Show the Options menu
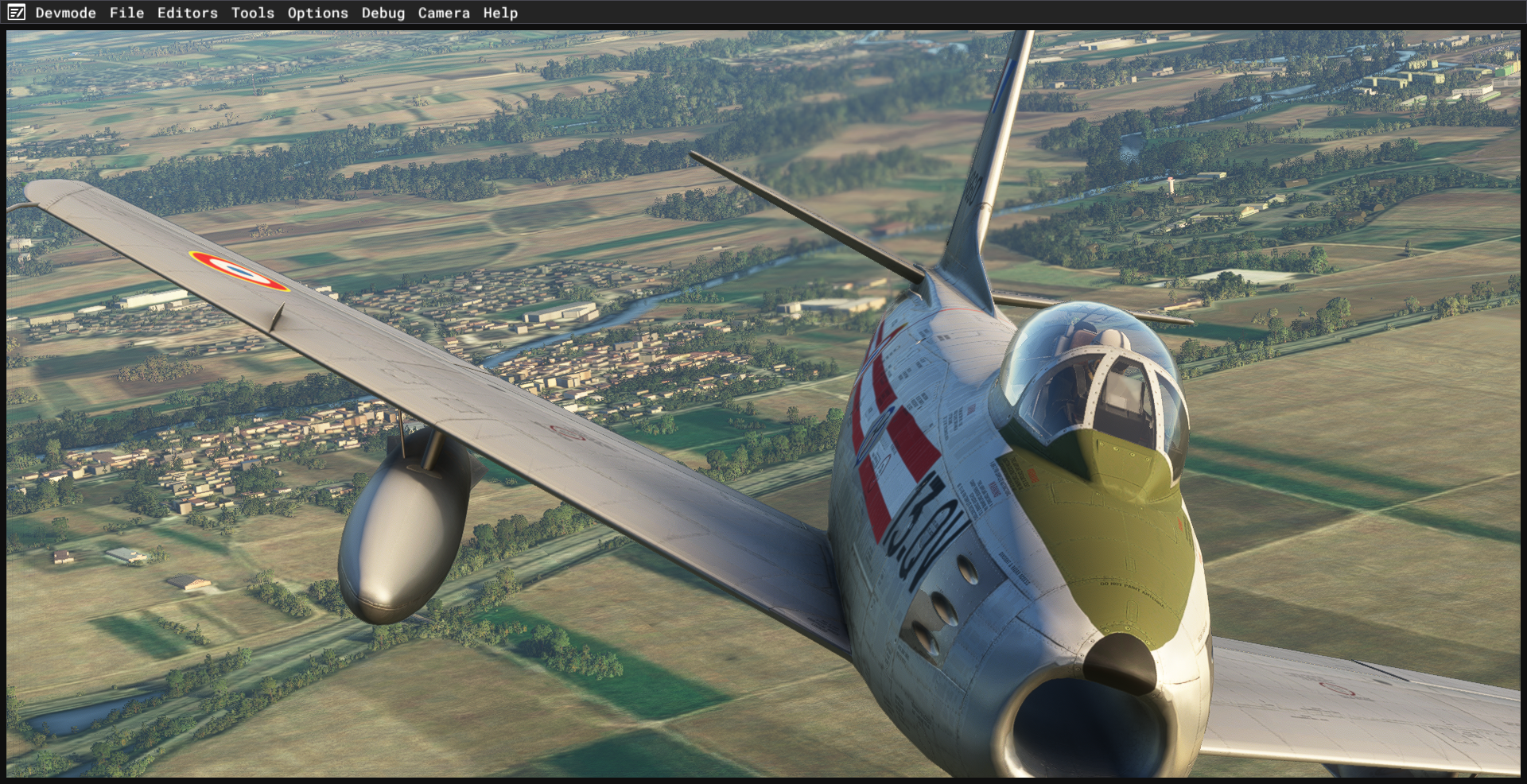The width and height of the screenshot is (1527, 784). pyautogui.click(x=317, y=13)
